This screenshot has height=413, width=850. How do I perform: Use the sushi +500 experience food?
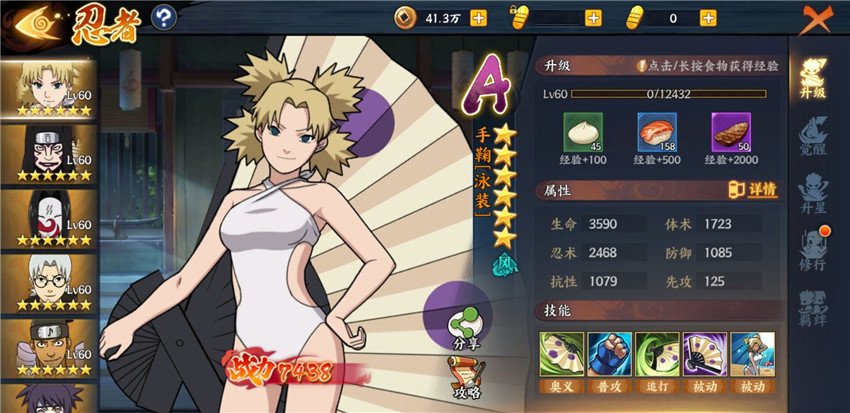click(x=656, y=133)
